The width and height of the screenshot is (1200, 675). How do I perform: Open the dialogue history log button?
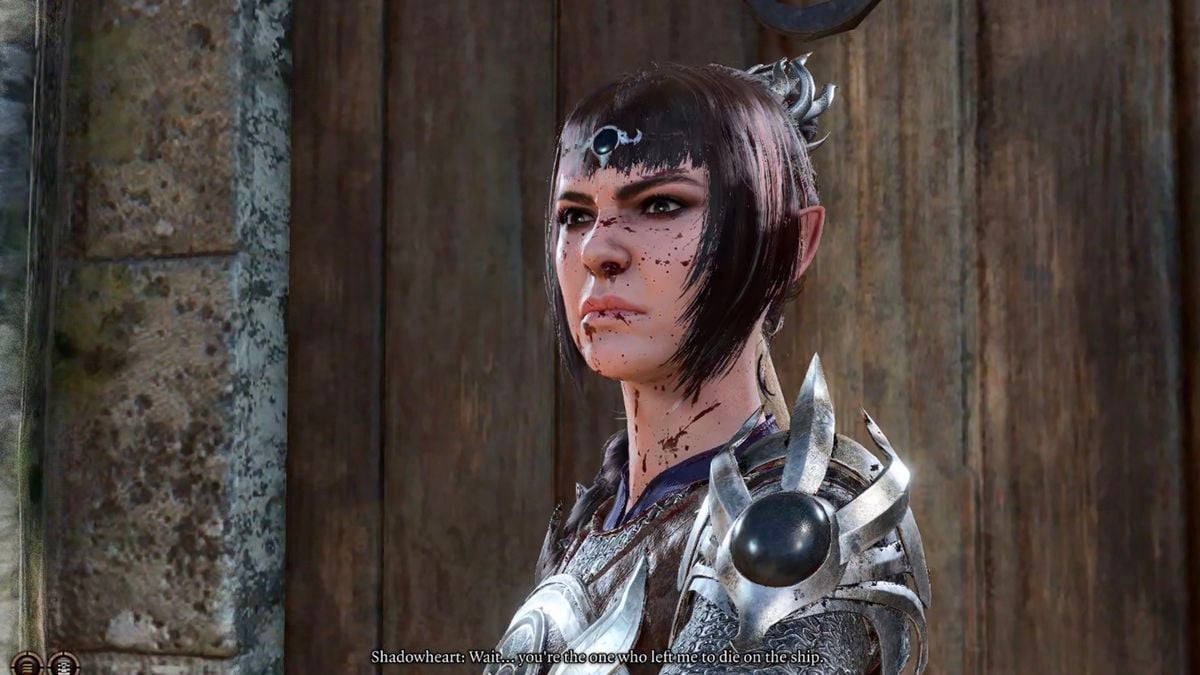26,663
